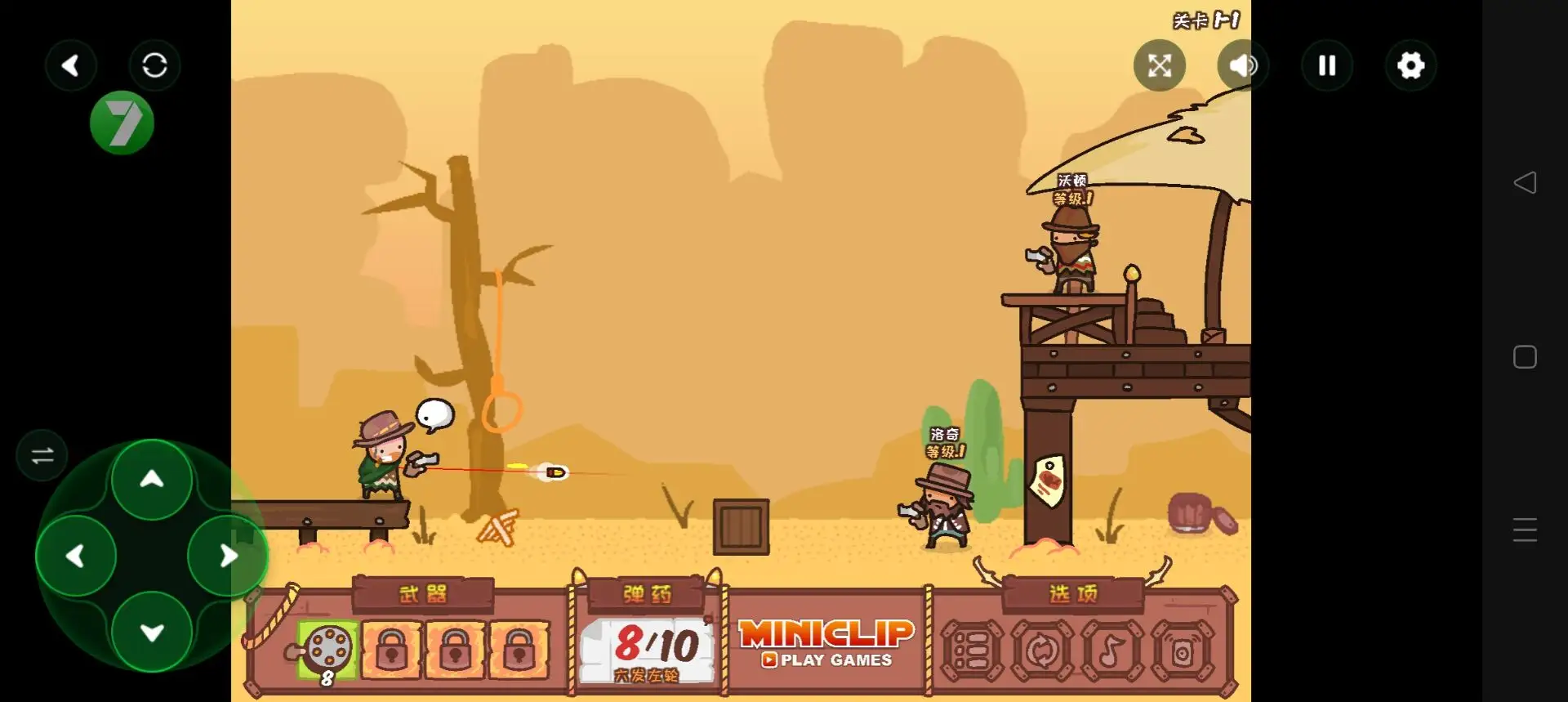Open emulator settings gear icon
This screenshot has height=702, width=1568.
point(1410,65)
